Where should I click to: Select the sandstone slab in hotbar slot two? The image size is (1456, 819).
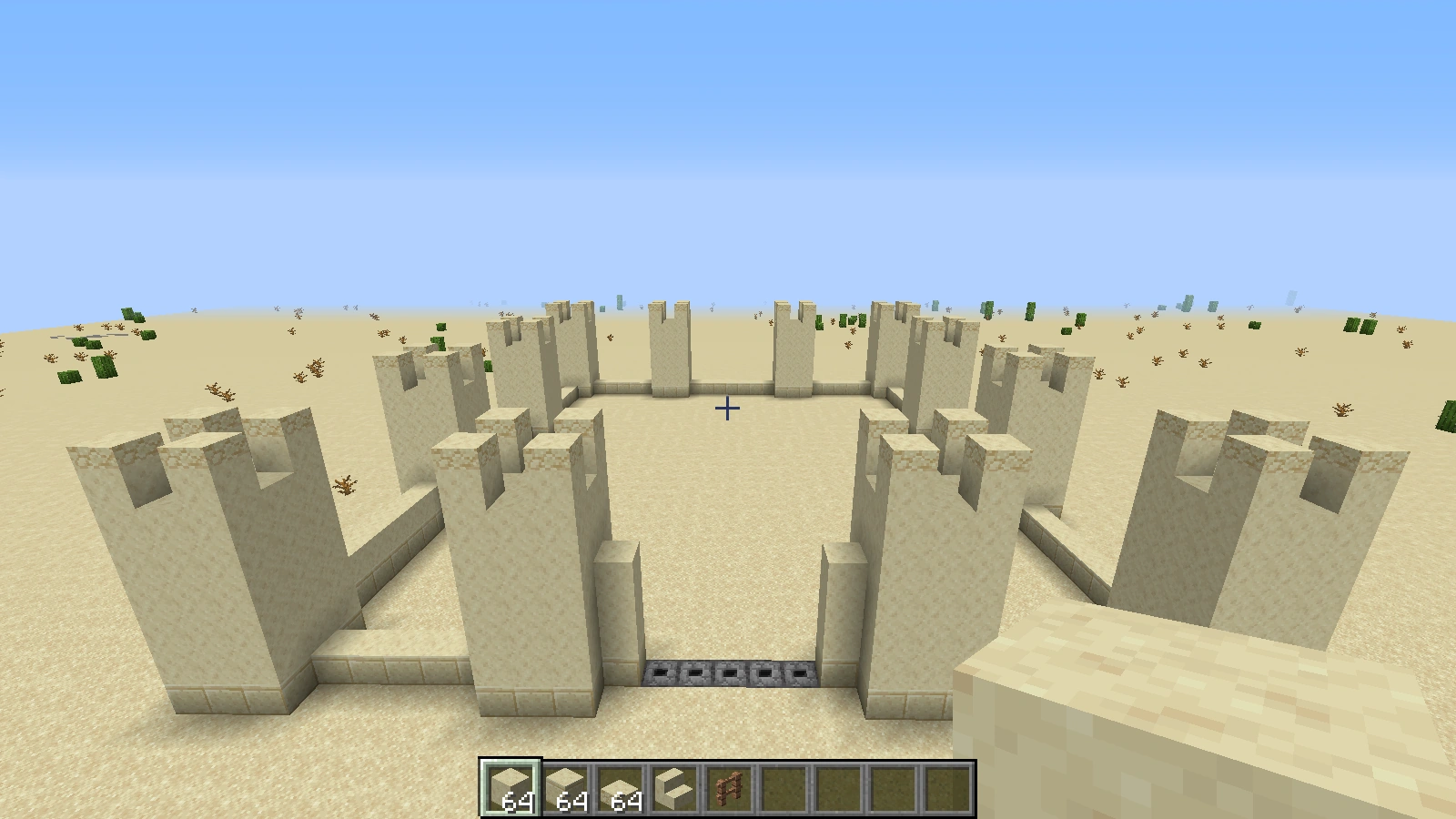pos(564,785)
